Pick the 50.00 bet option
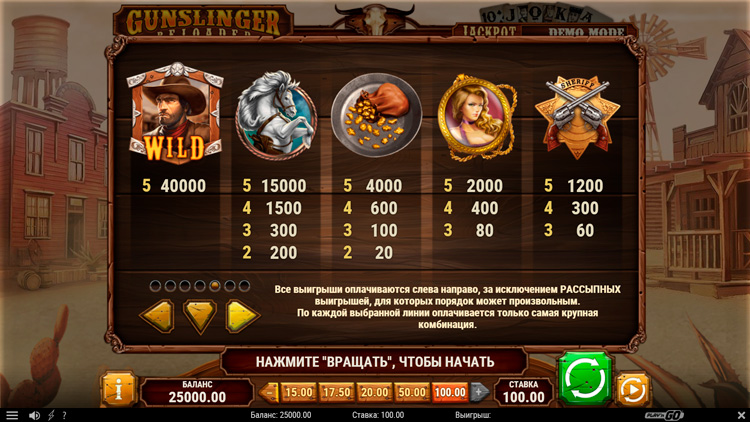Viewport: 750px width, 422px height. tap(412, 392)
